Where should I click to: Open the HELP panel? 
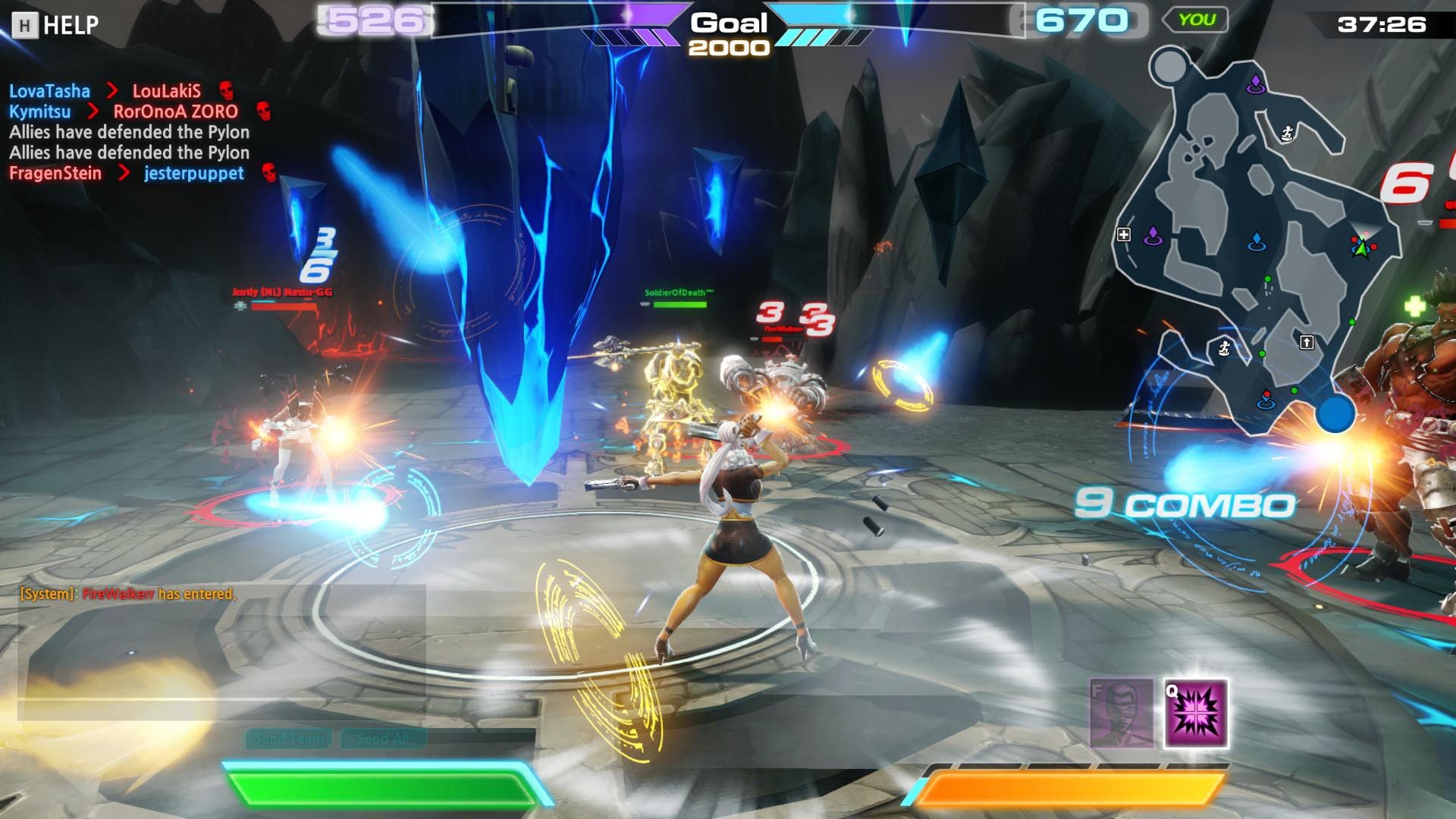(x=56, y=25)
